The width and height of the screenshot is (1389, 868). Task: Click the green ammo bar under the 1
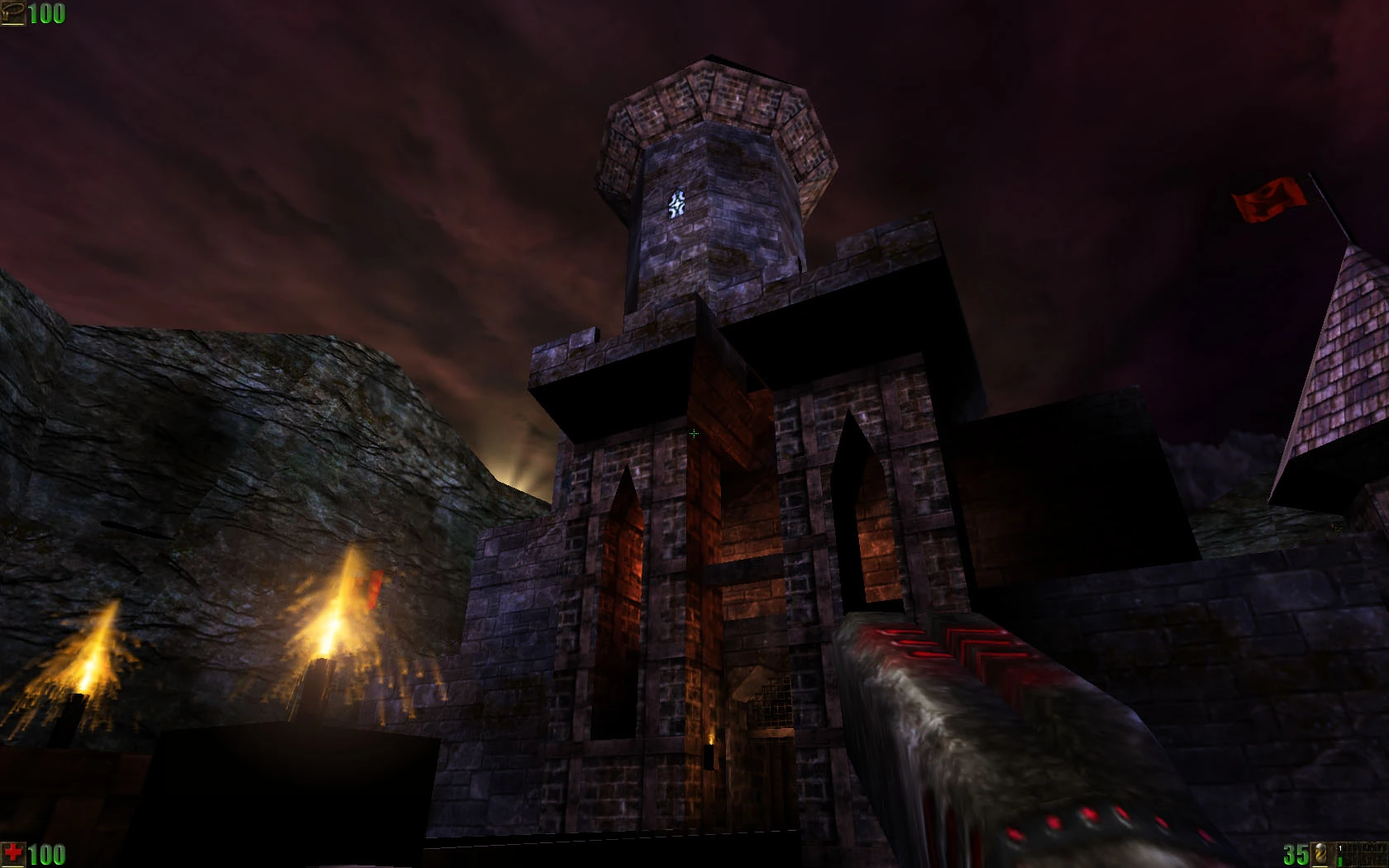[x=1339, y=861]
